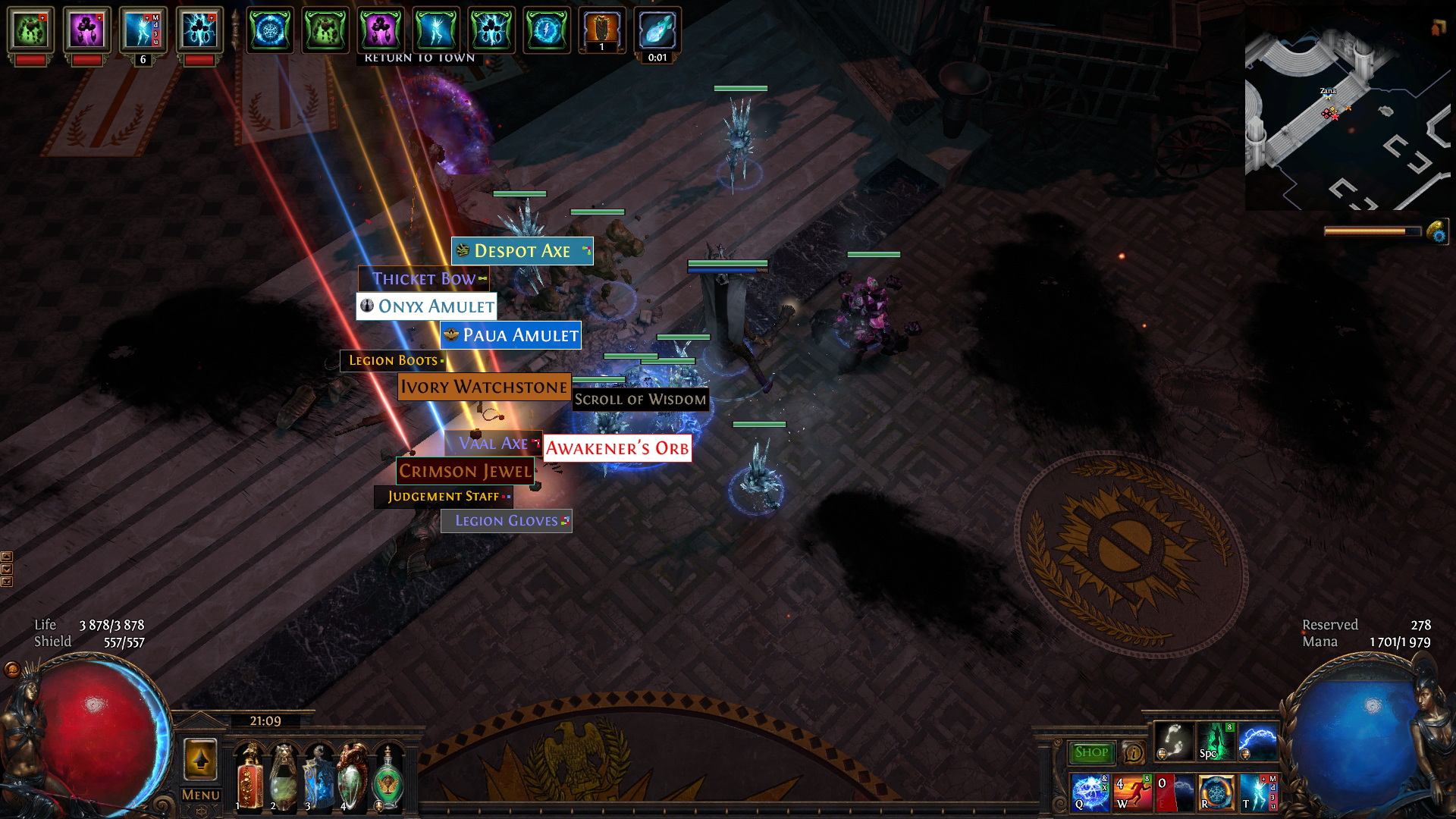This screenshot has height=819, width=1456.
Task: Pick up the Awakener's Orb label
Action: [x=617, y=448]
